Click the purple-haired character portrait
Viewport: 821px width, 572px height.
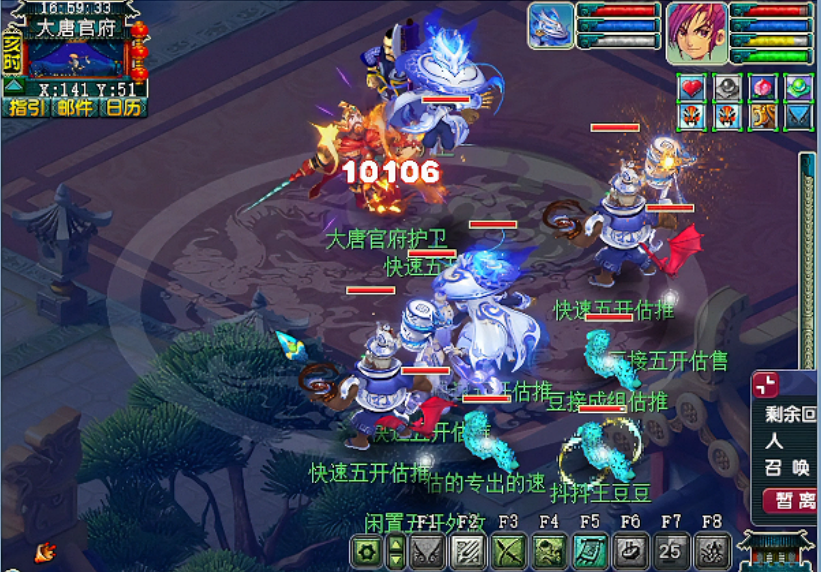[x=697, y=31]
